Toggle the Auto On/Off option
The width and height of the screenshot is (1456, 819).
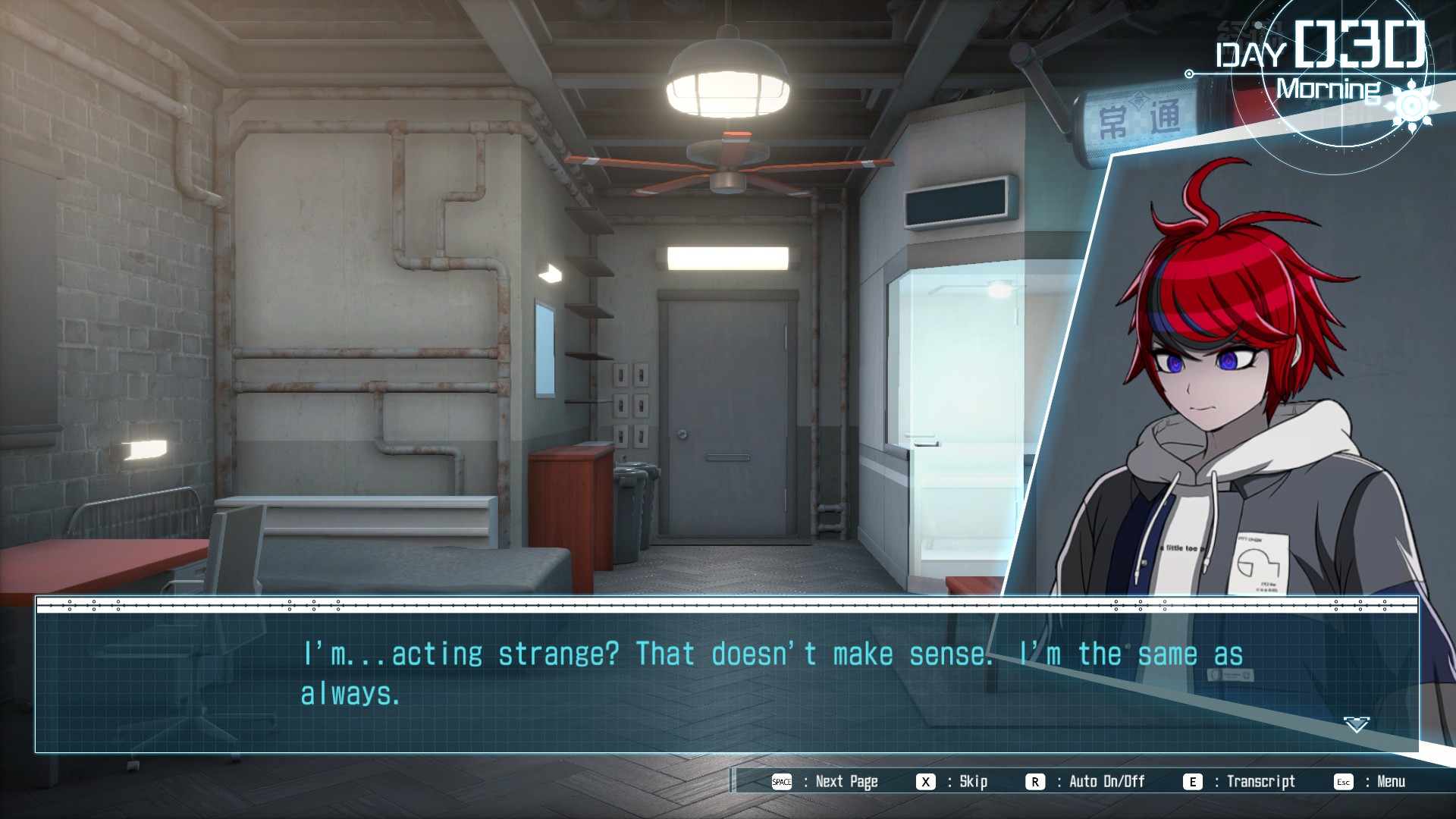[x=1106, y=782]
